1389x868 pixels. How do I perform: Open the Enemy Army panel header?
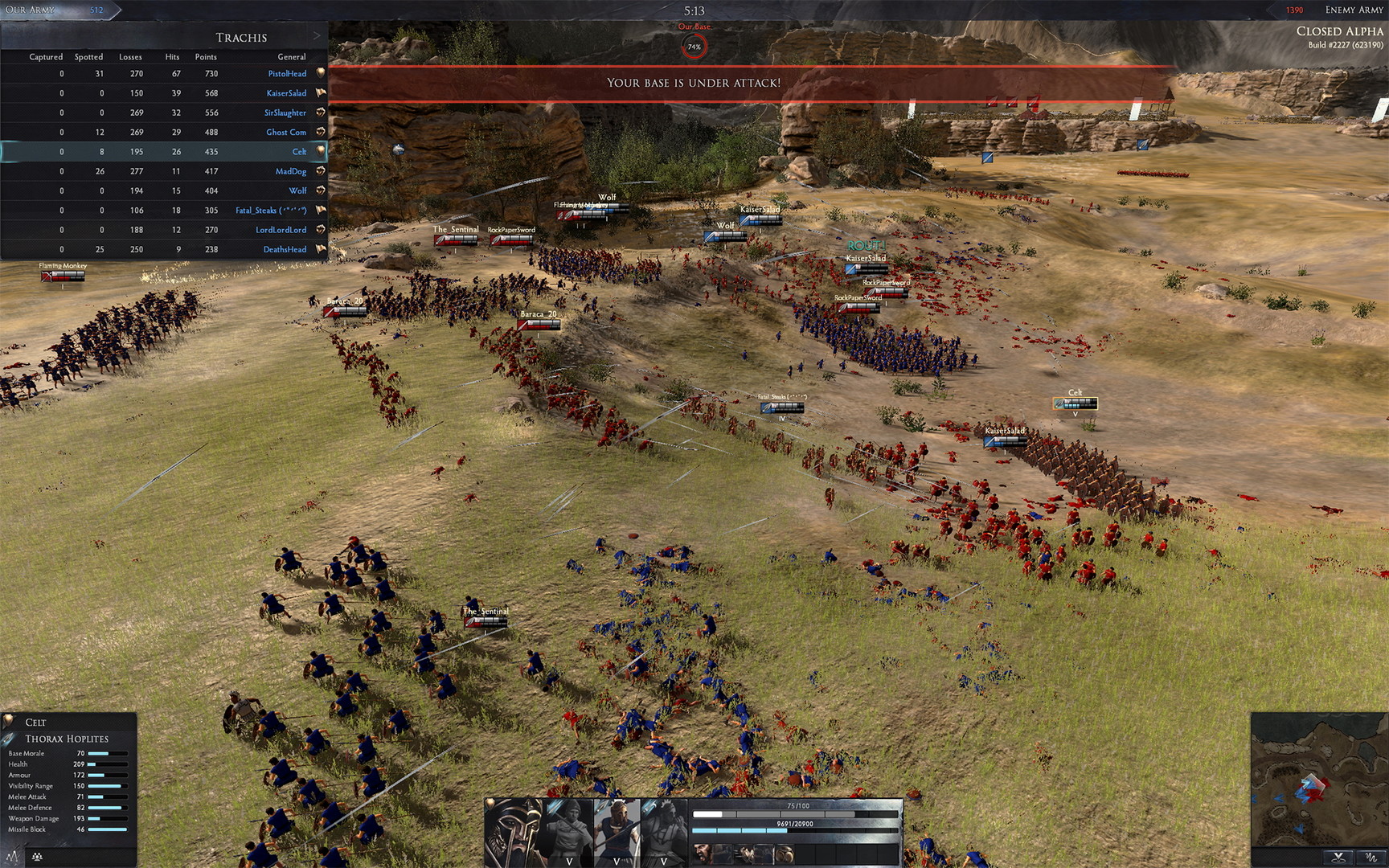point(1355,10)
